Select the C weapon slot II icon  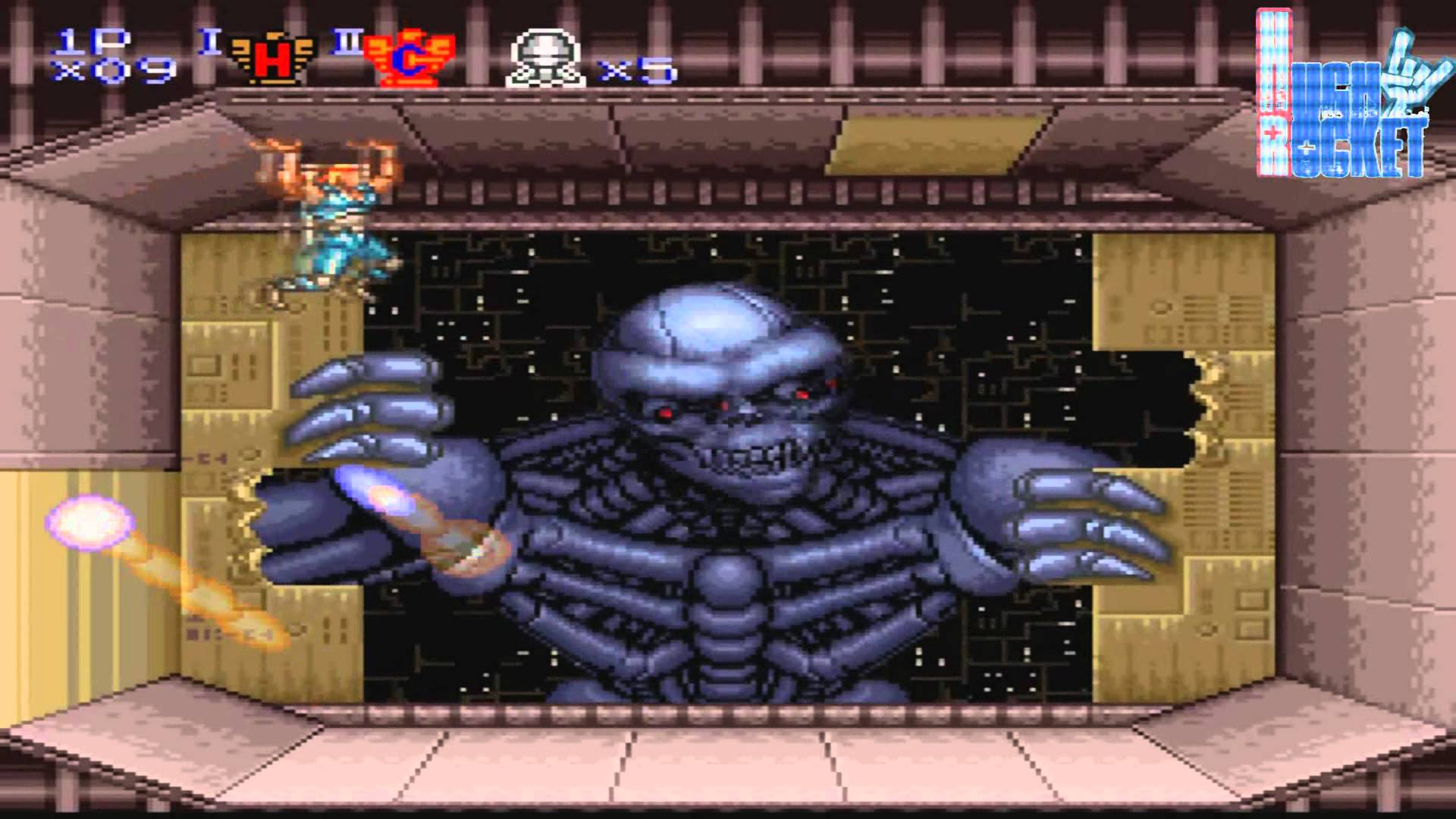pos(410,59)
